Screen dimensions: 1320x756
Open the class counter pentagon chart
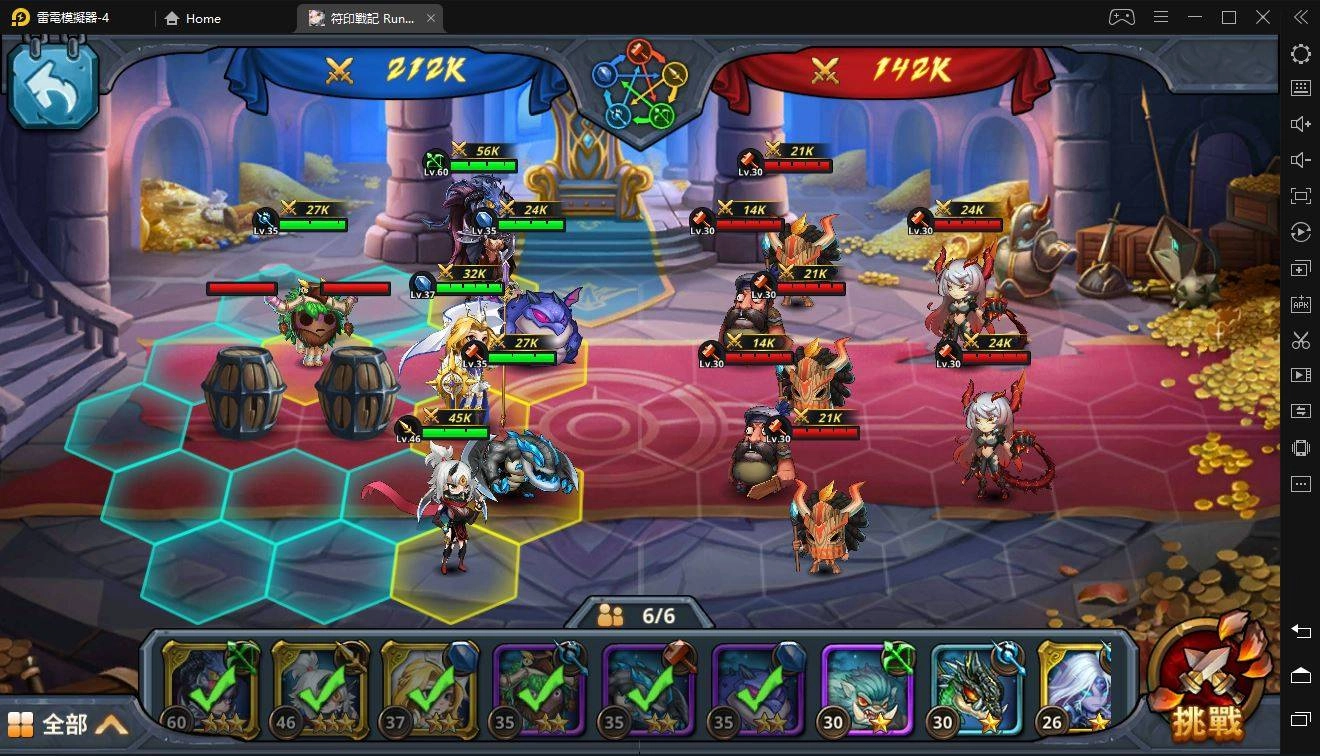[640, 88]
